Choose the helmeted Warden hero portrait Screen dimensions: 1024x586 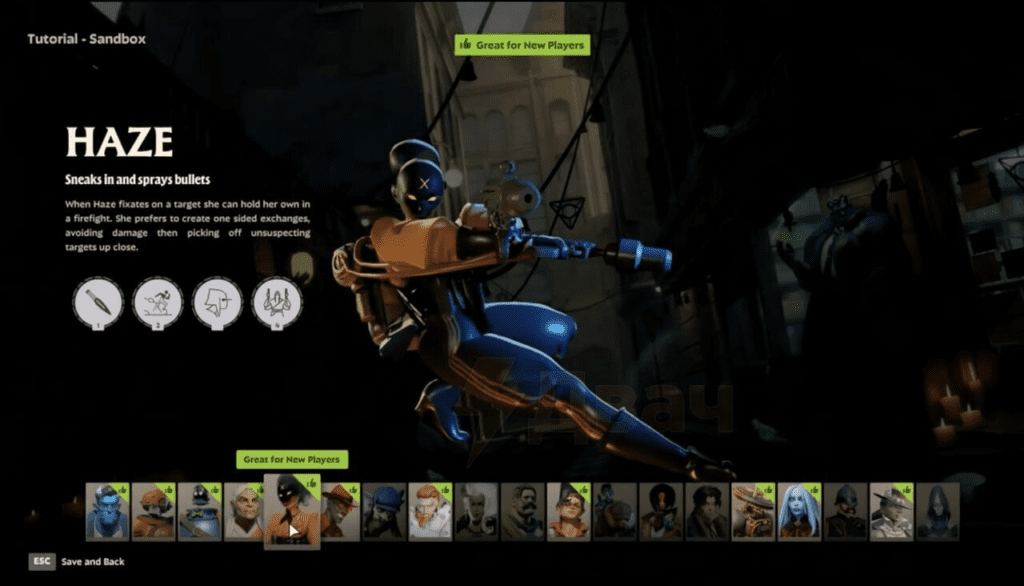(846, 512)
